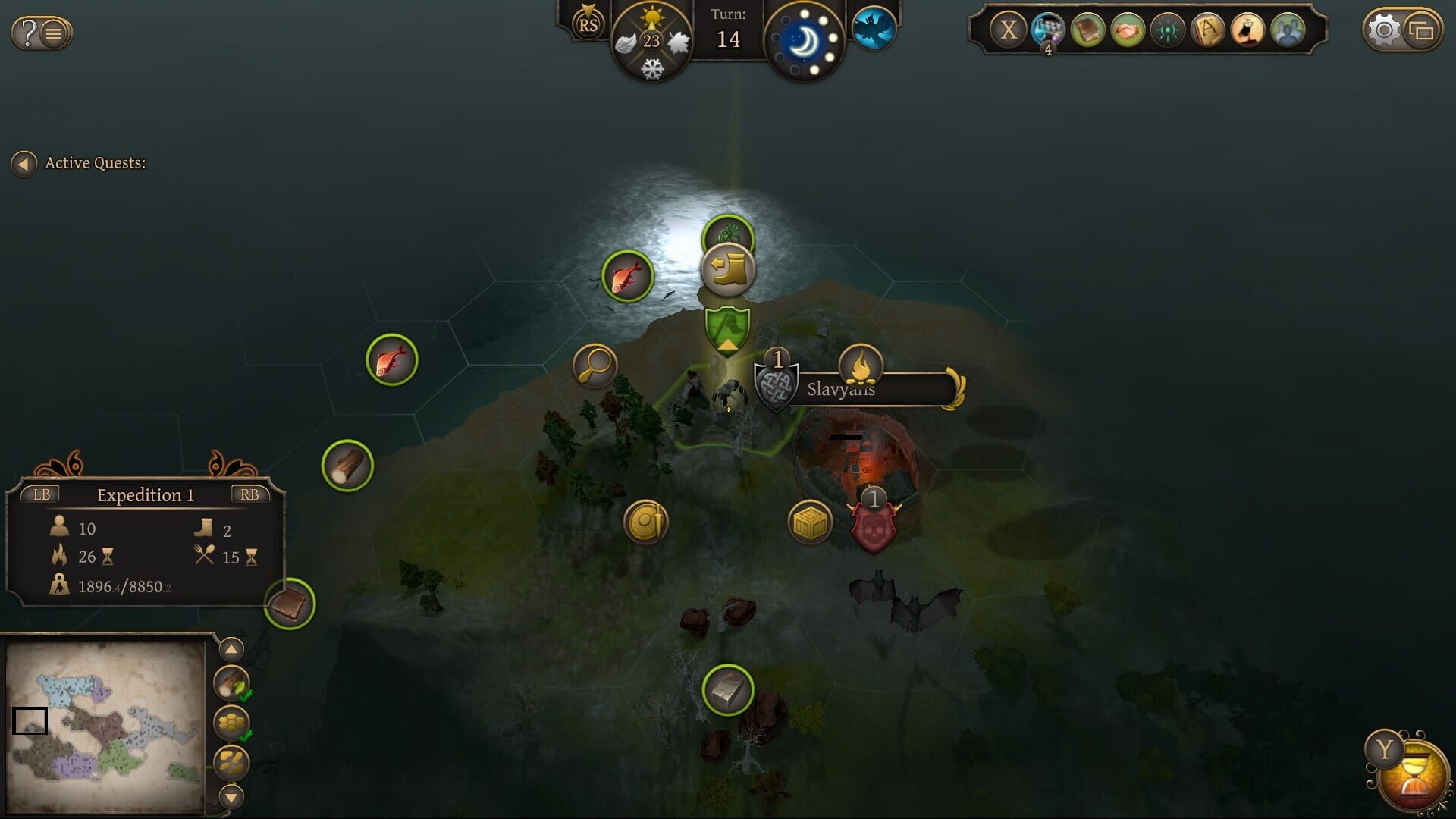Click the down arrow below the resource filters

pyautogui.click(x=230, y=796)
